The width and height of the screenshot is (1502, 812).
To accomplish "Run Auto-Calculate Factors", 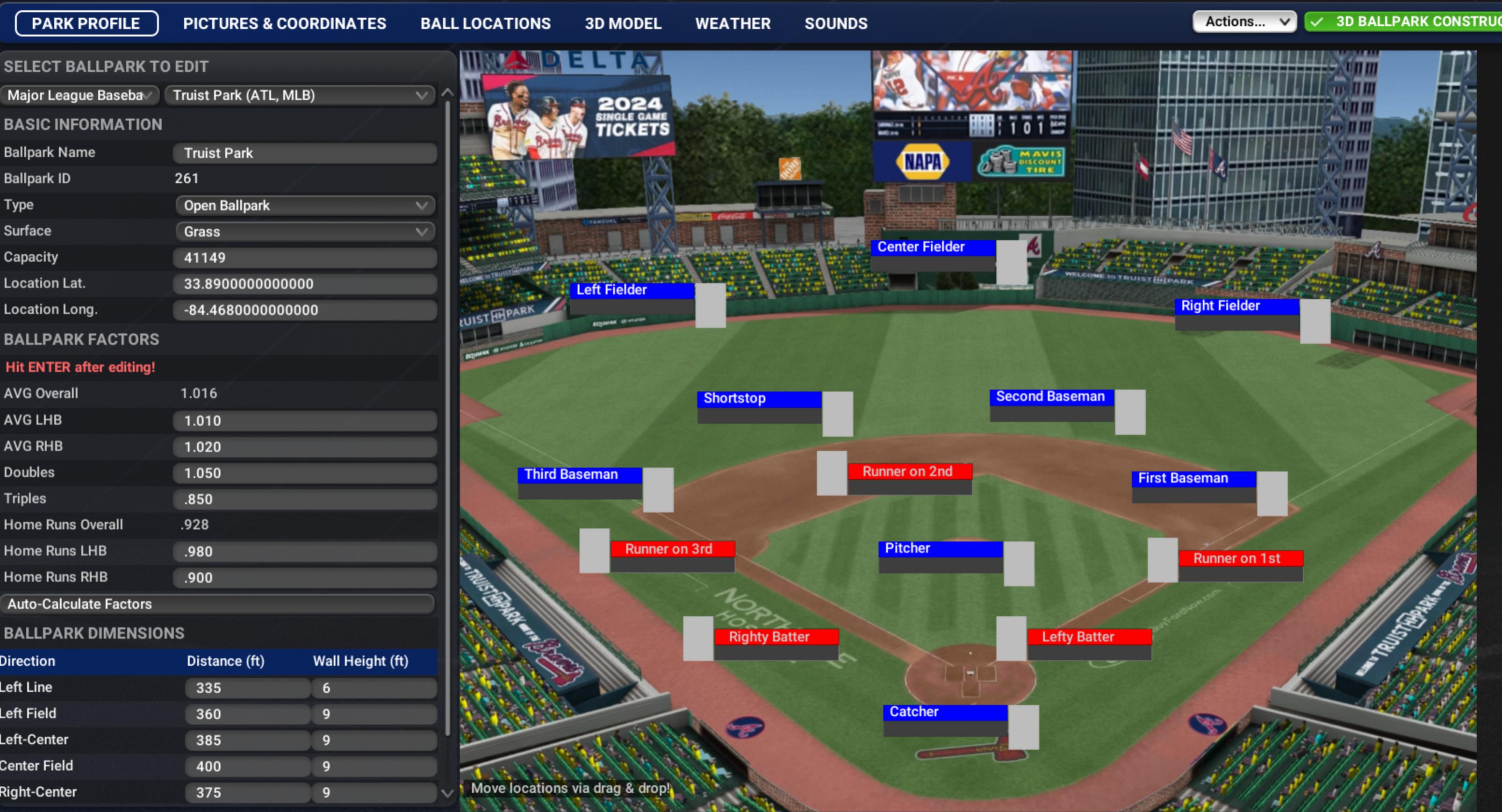I will pos(217,604).
